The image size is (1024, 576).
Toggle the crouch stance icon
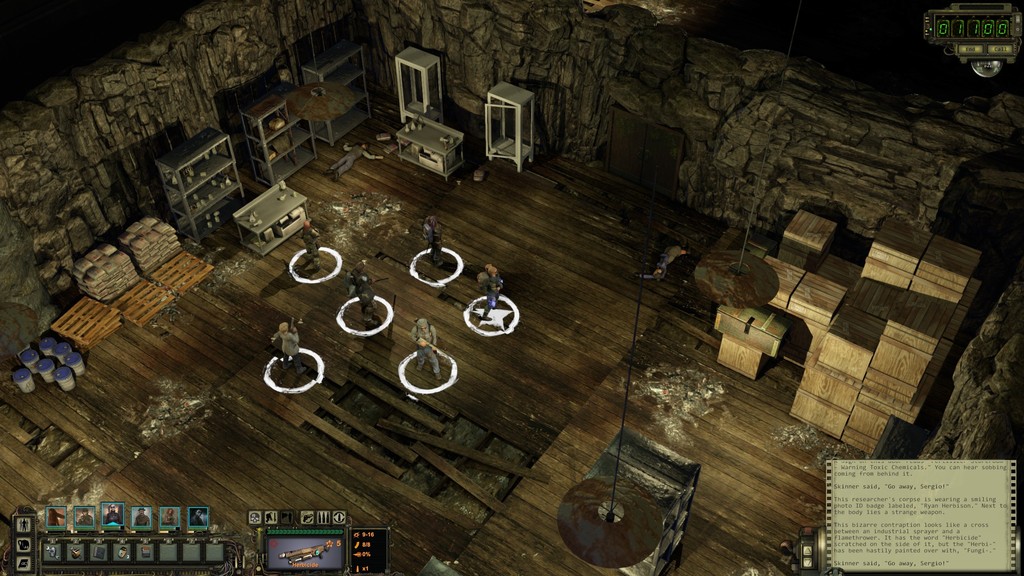(x=271, y=517)
